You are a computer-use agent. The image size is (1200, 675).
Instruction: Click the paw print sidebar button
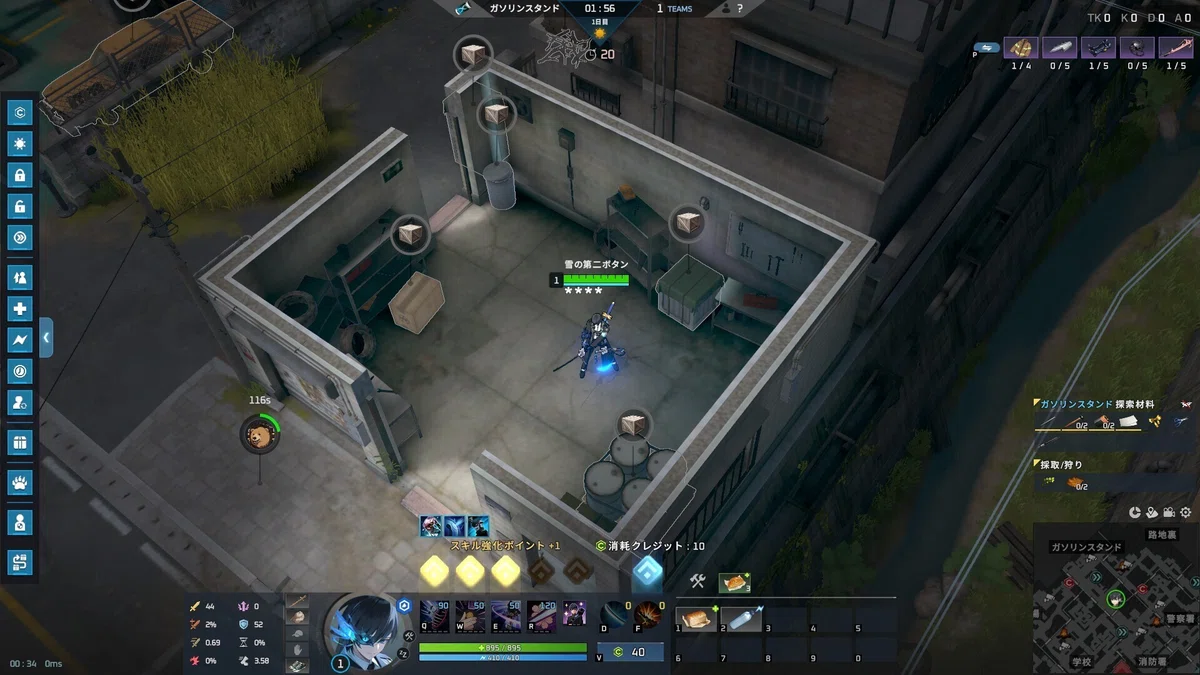[20, 484]
